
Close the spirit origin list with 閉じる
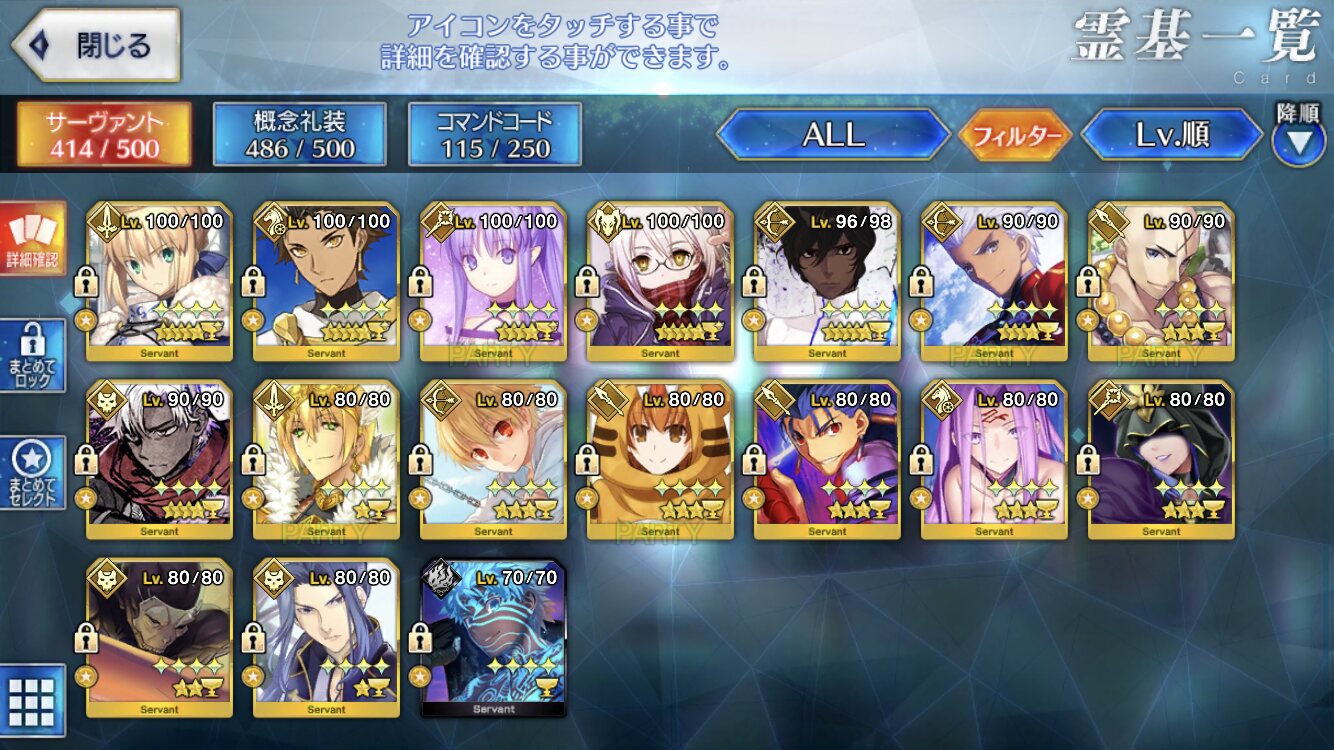click(x=96, y=45)
